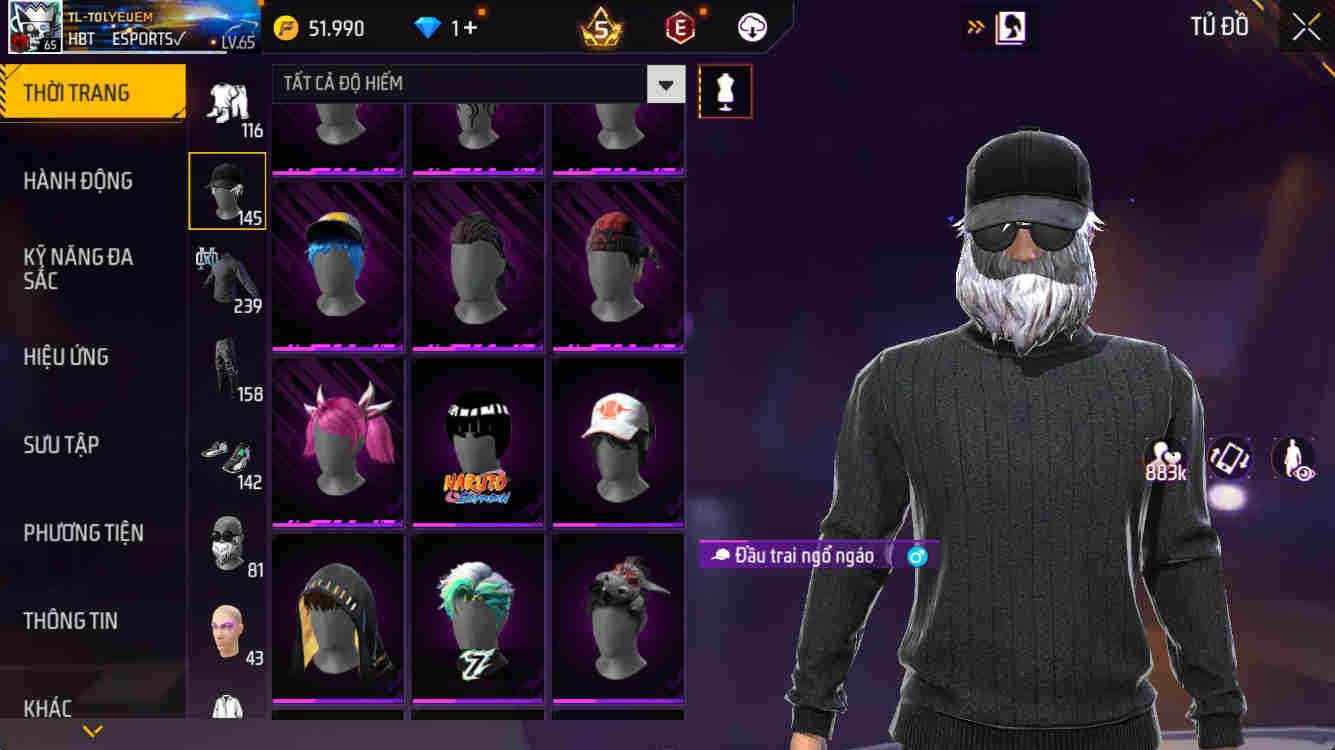This screenshot has height=750, width=1335.
Task: Open the shoes category icon
Action: coord(227,455)
